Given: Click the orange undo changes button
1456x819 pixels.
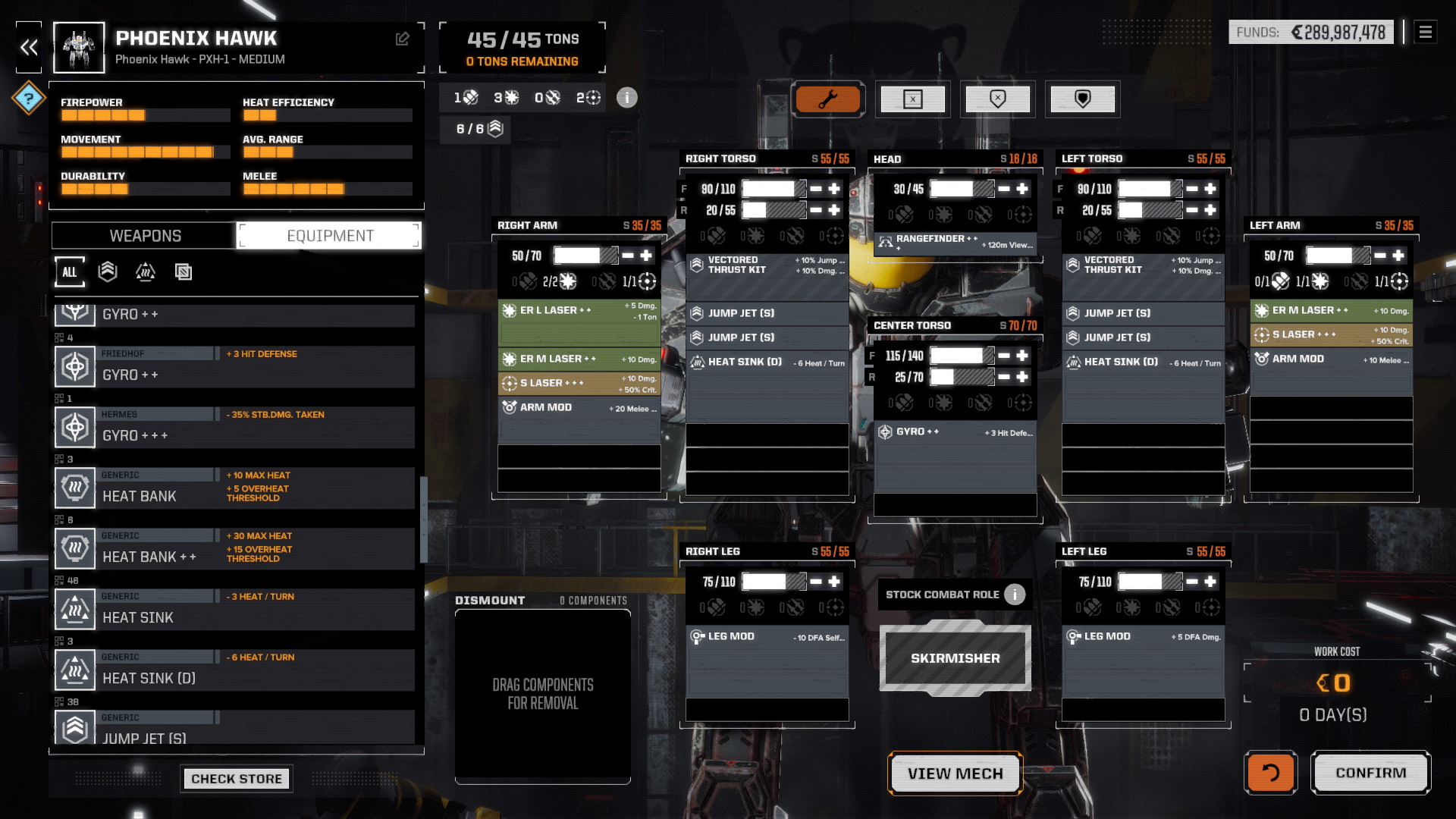Looking at the screenshot, I should click(1270, 773).
